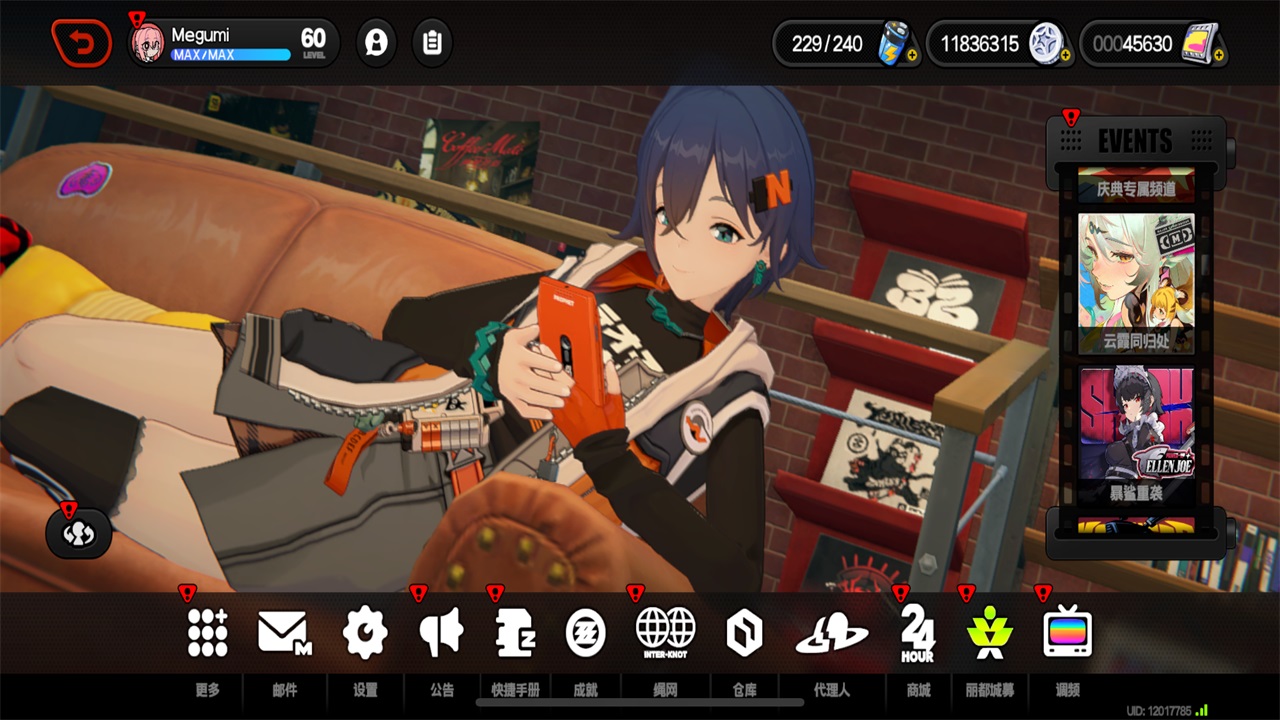This screenshot has width=1280, height=720.
Task: Launch the Inter-Knot 绳网 globe
Action: (665, 633)
